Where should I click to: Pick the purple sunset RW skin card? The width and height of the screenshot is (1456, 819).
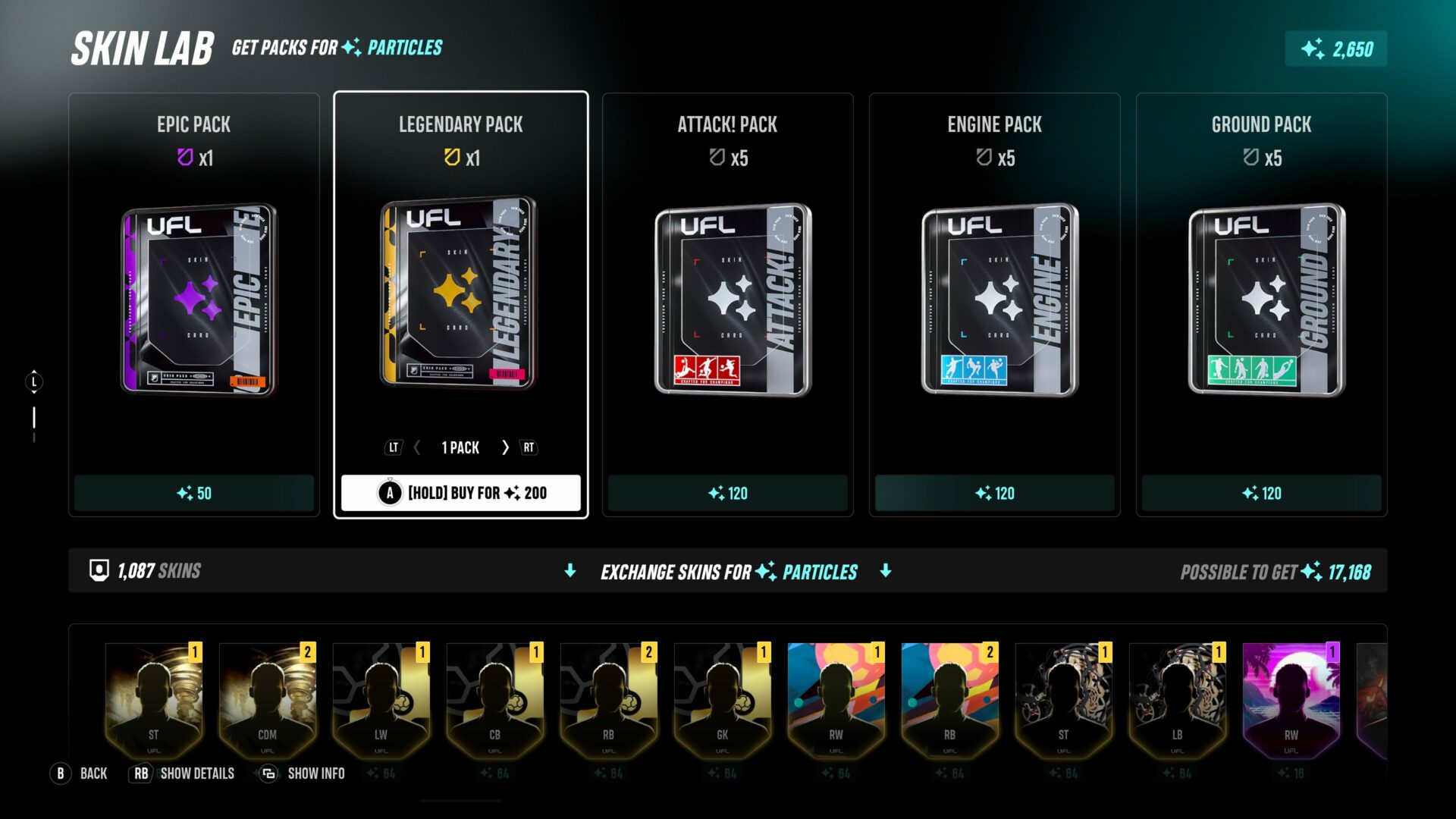[1291, 699]
